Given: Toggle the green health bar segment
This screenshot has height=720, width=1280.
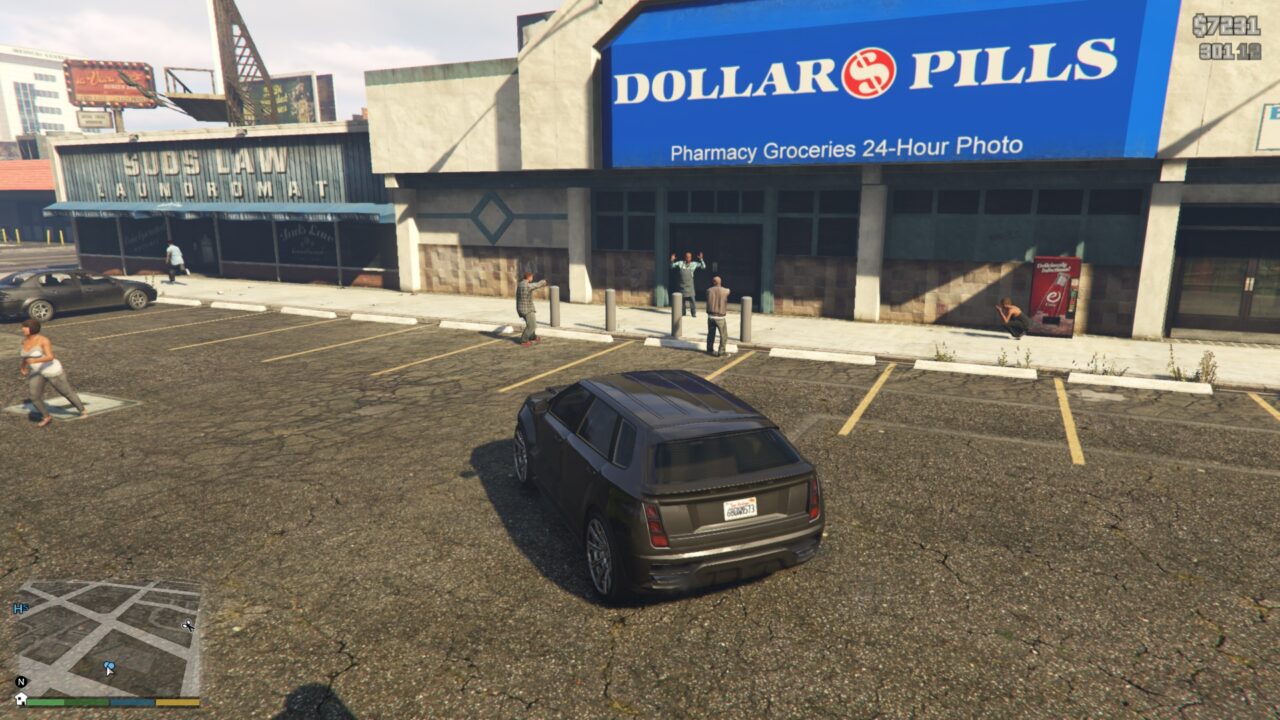Looking at the screenshot, I should [45, 701].
